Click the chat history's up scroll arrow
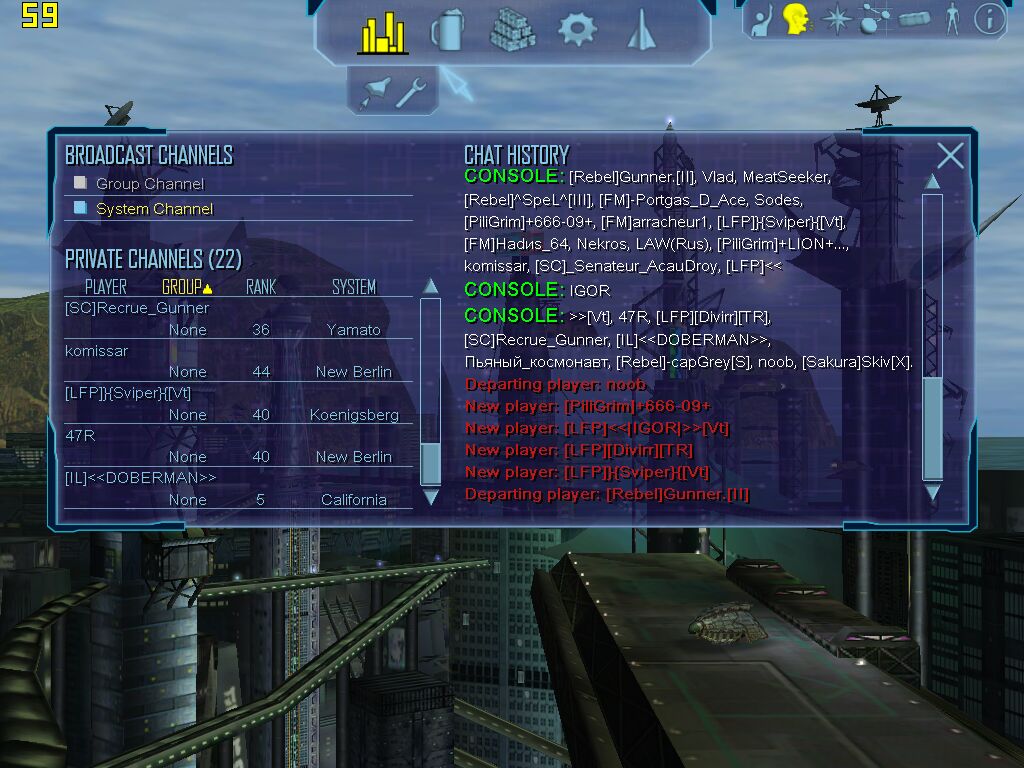The width and height of the screenshot is (1024, 768). (932, 181)
